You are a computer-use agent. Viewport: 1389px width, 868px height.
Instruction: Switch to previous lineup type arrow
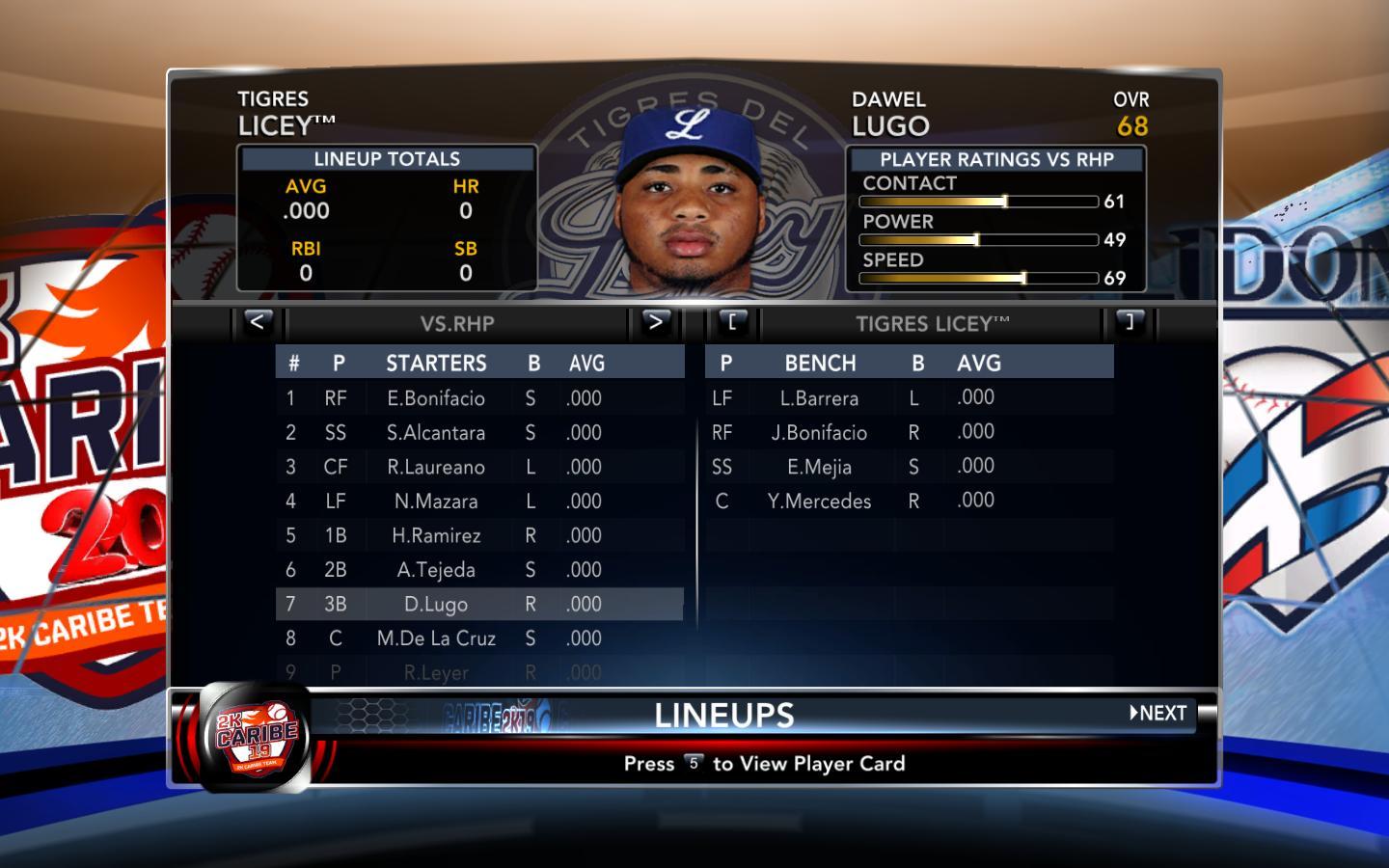pyautogui.click(x=257, y=322)
